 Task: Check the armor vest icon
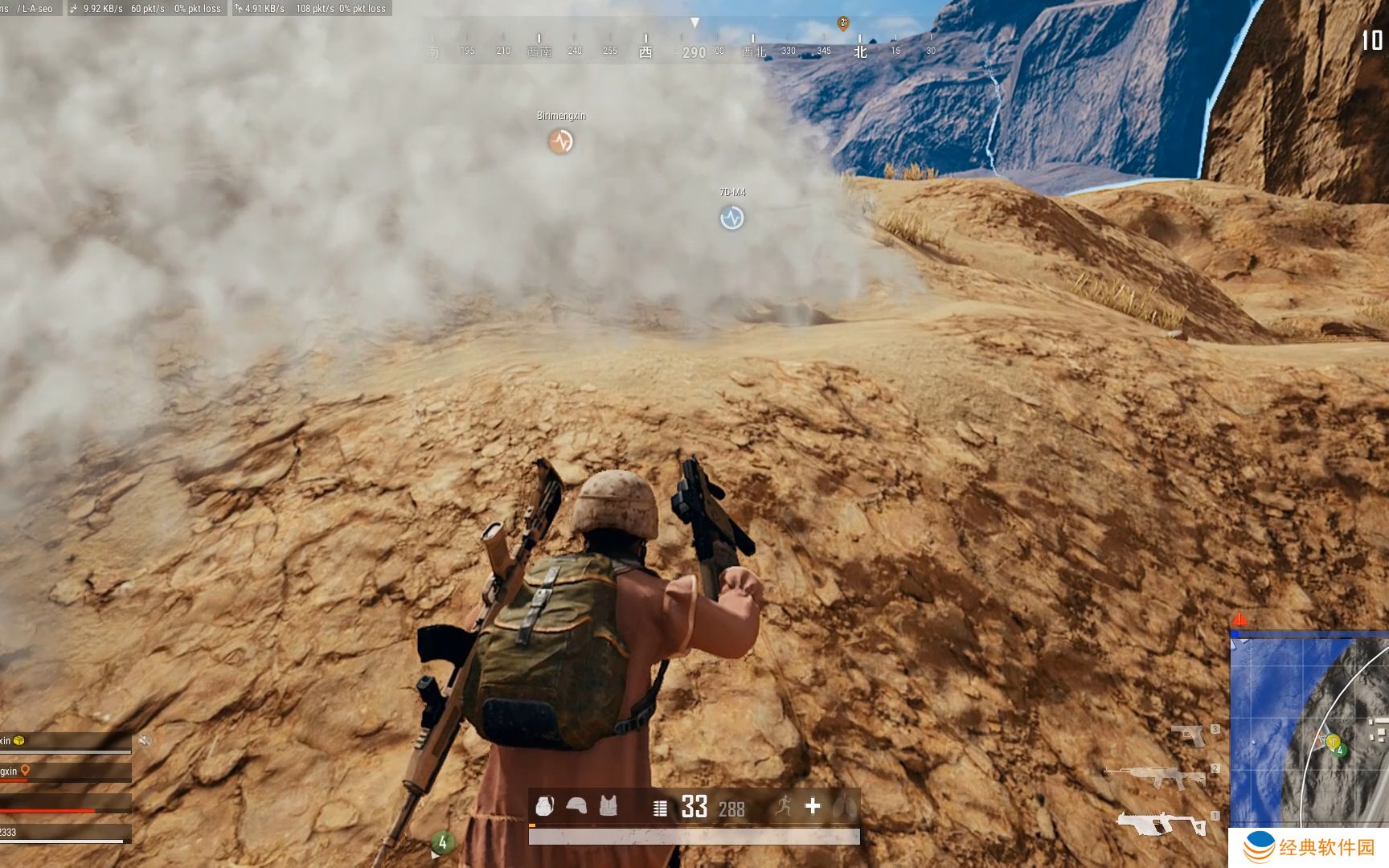click(608, 806)
